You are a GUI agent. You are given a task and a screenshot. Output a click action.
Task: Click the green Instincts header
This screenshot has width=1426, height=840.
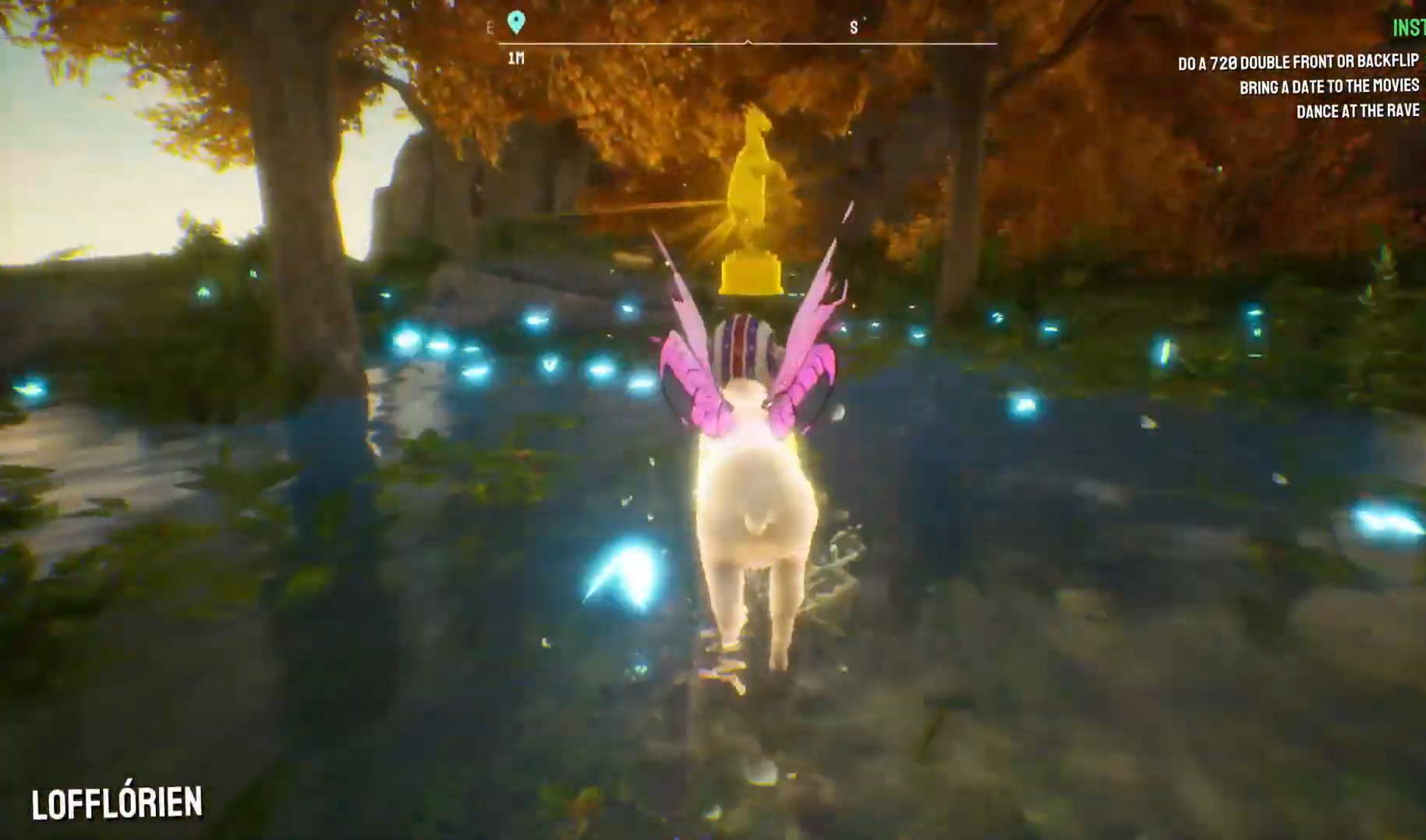(1408, 28)
